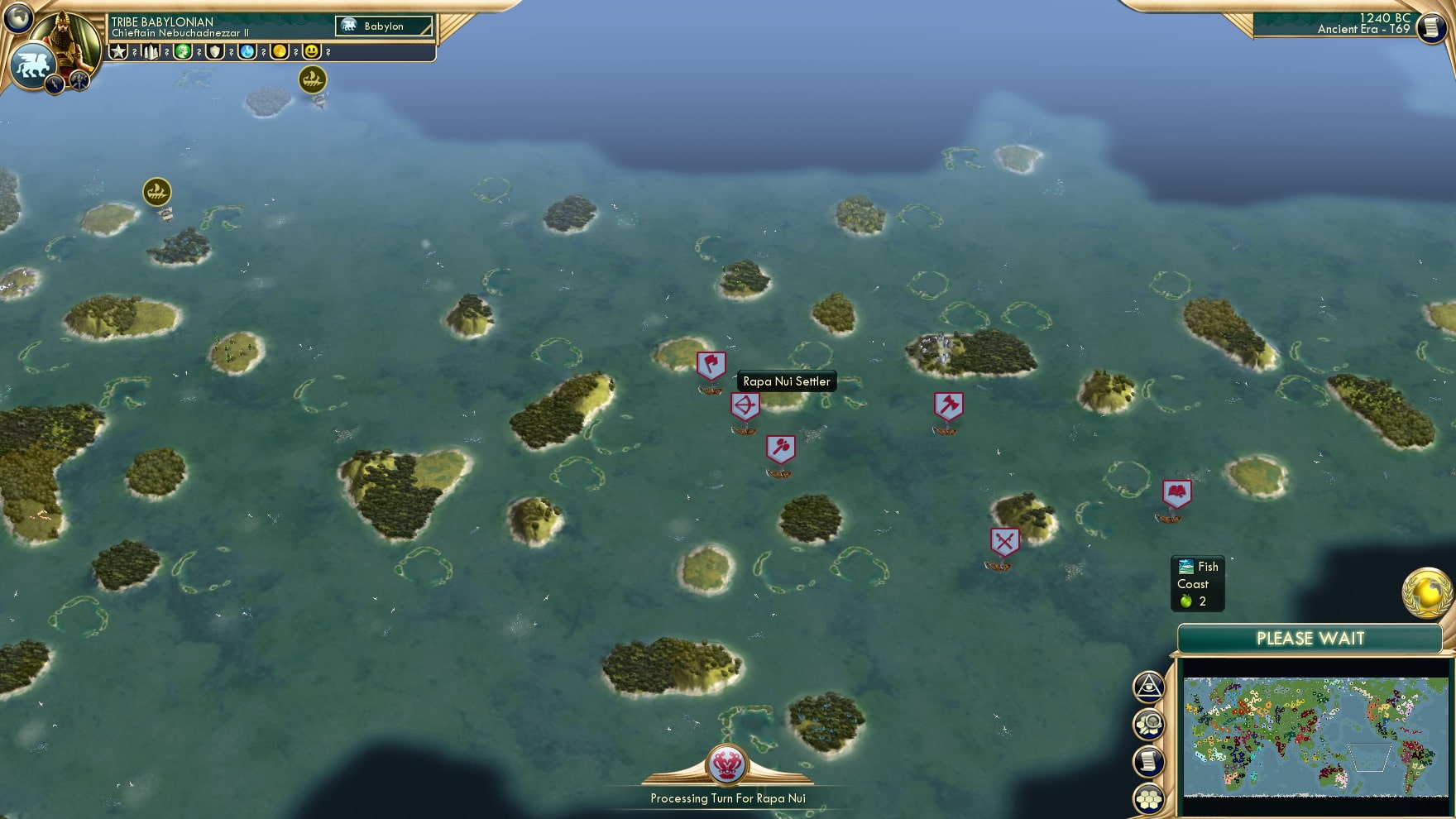Viewport: 1456px width, 819px height.
Task: Select the Rapa Nui Settler unit flag
Action: [711, 365]
